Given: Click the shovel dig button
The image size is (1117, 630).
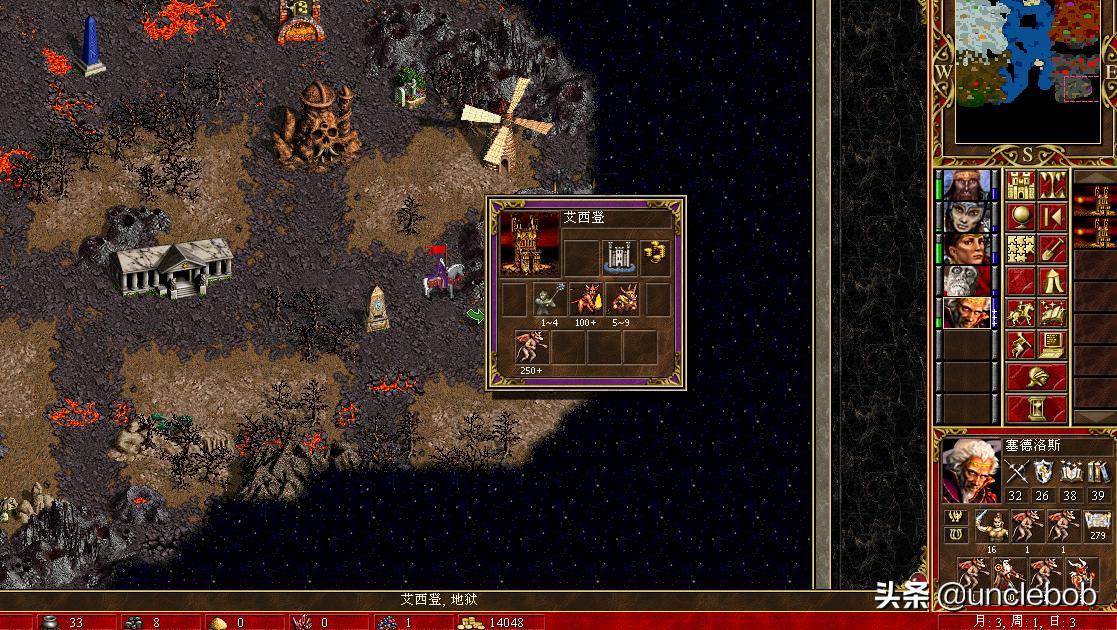Looking at the screenshot, I should point(1052,249).
